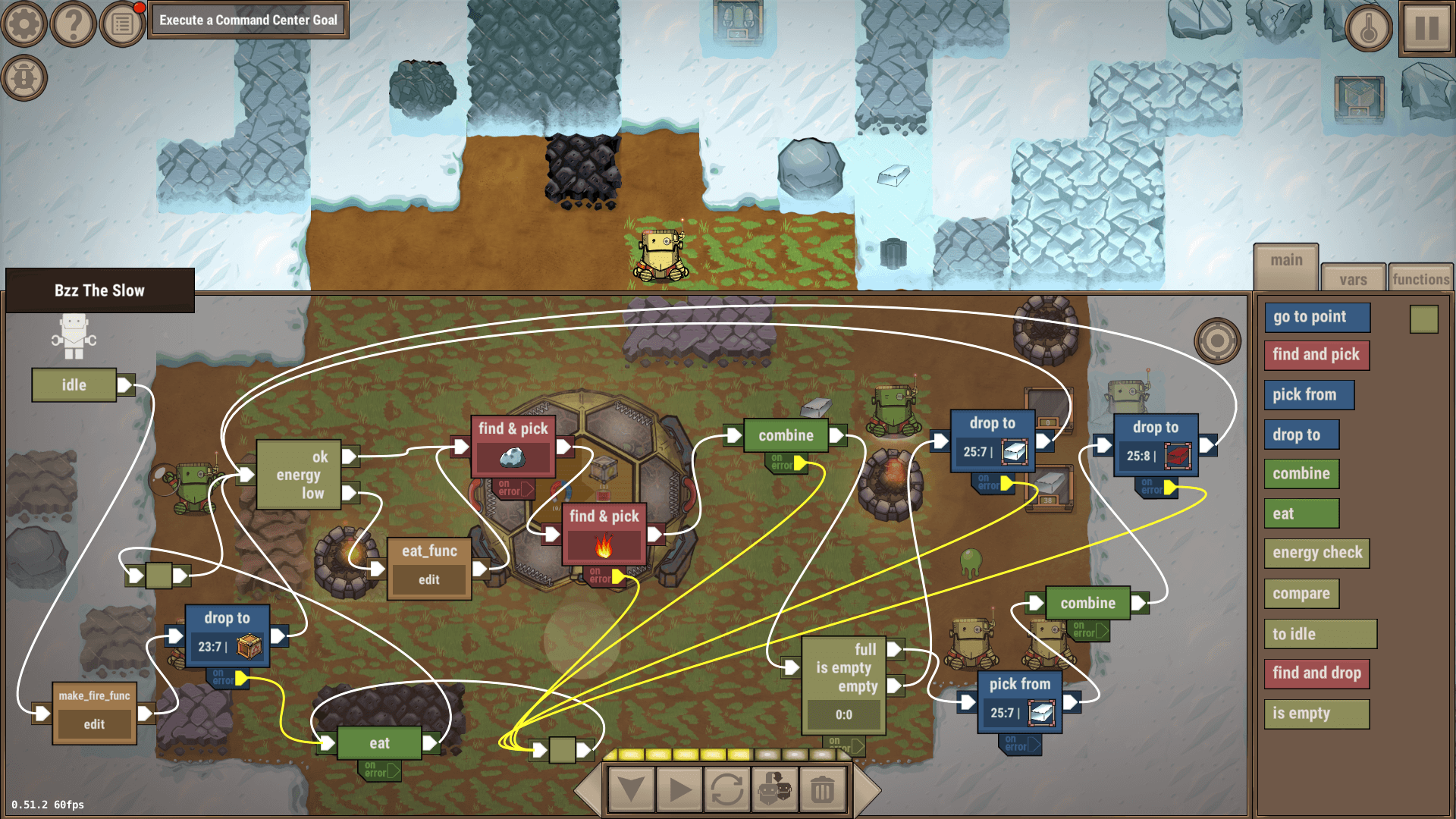Open the settings gear icon
Screen dimensions: 1456x819
click(24, 24)
